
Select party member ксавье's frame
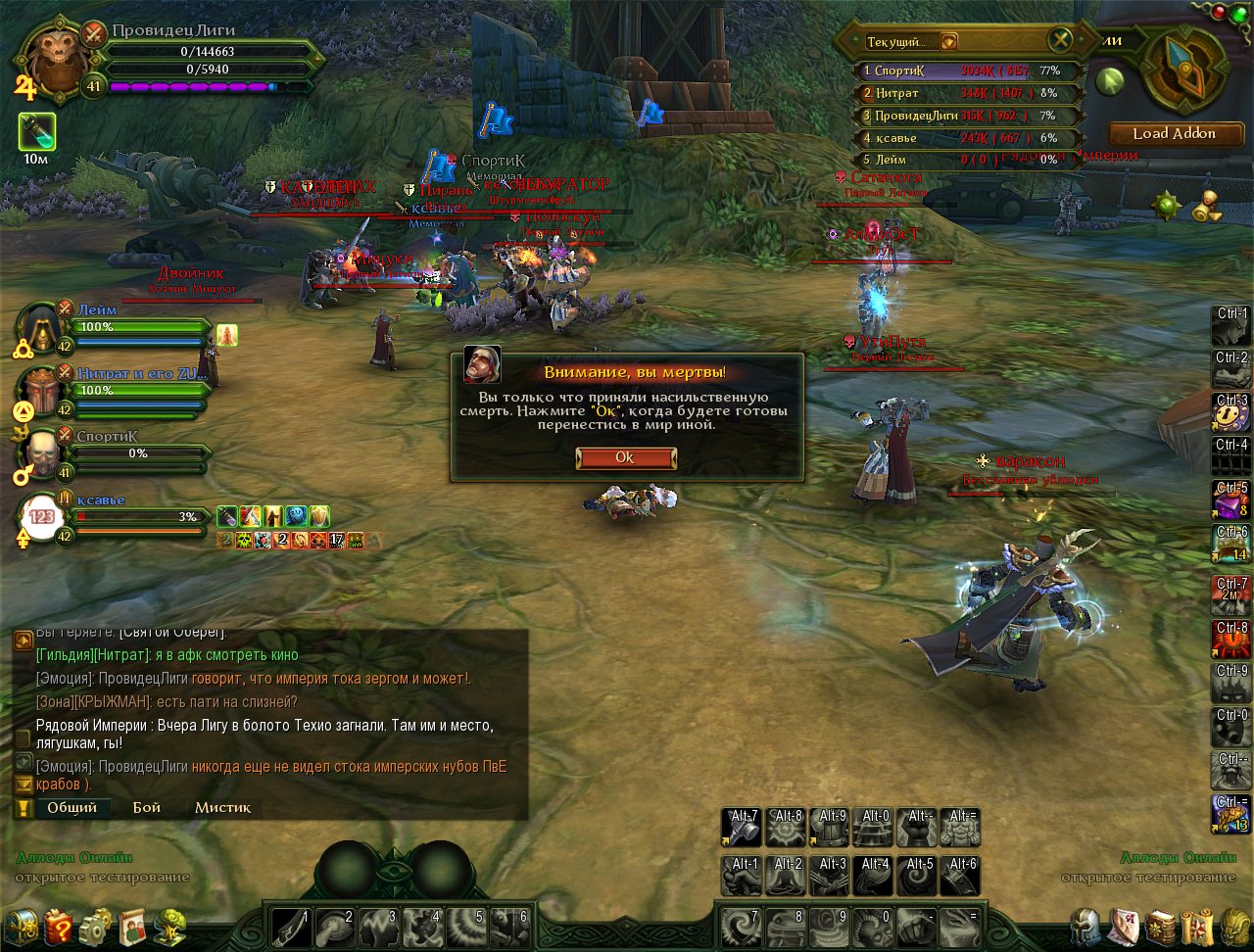coord(41,516)
